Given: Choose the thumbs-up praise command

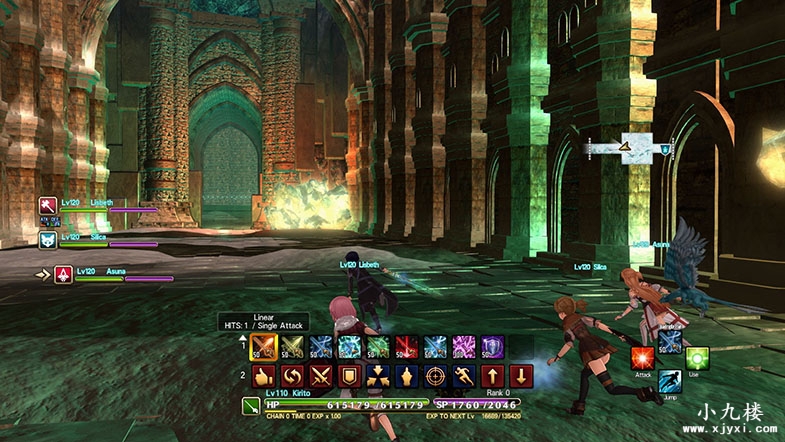Looking at the screenshot, I should (263, 377).
